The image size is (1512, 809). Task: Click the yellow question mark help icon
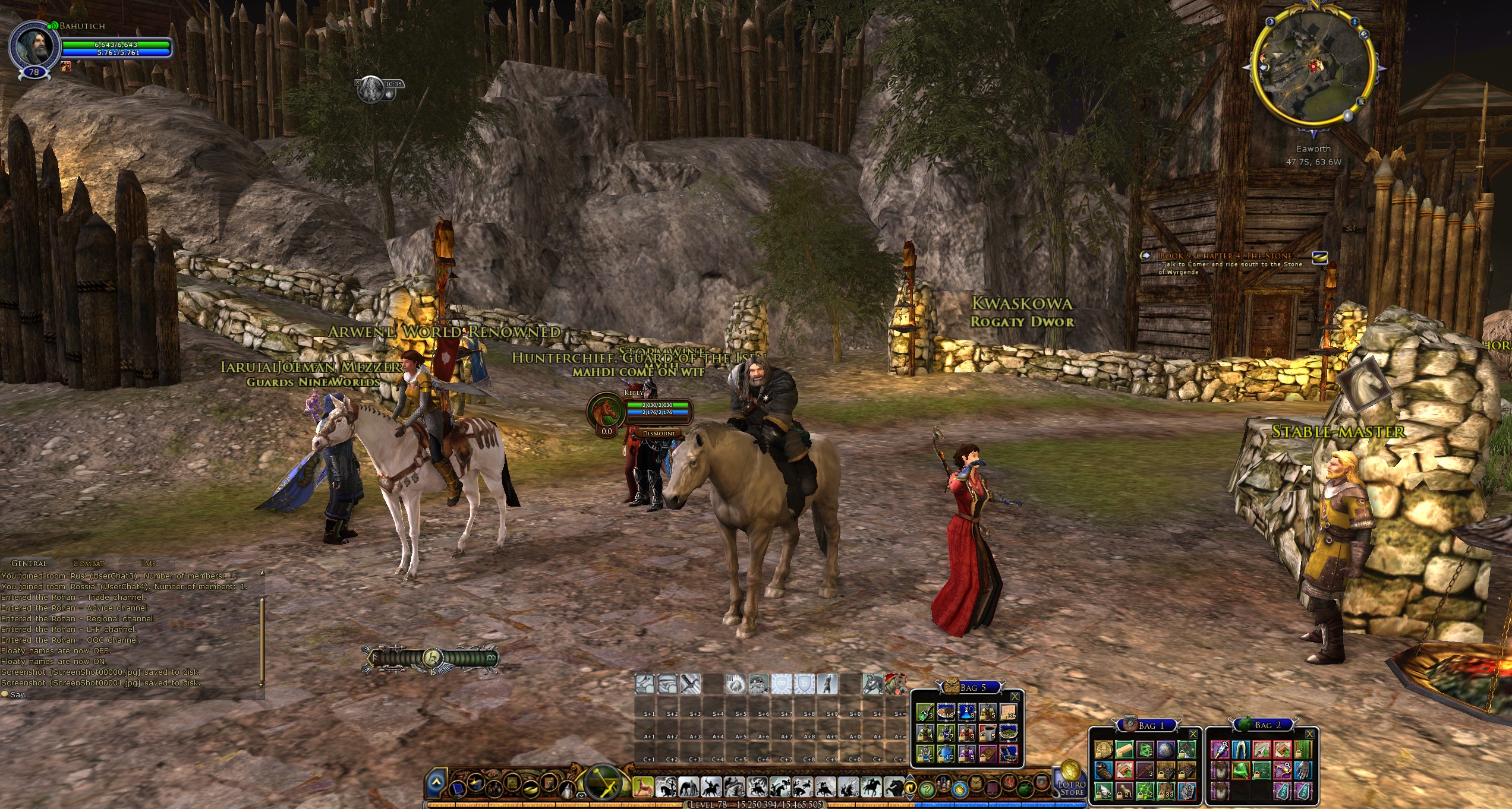(926, 790)
